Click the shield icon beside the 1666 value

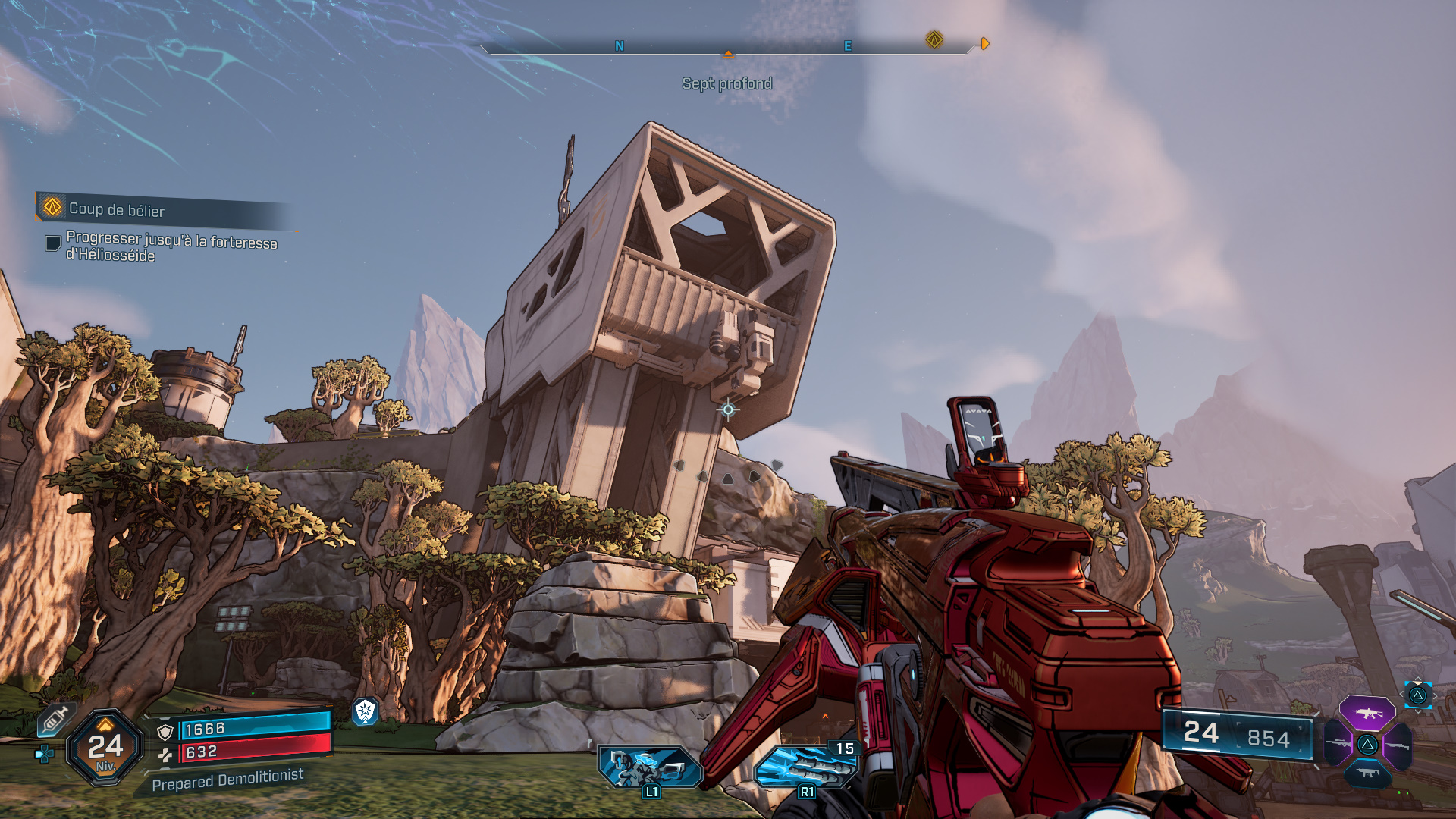[165, 731]
